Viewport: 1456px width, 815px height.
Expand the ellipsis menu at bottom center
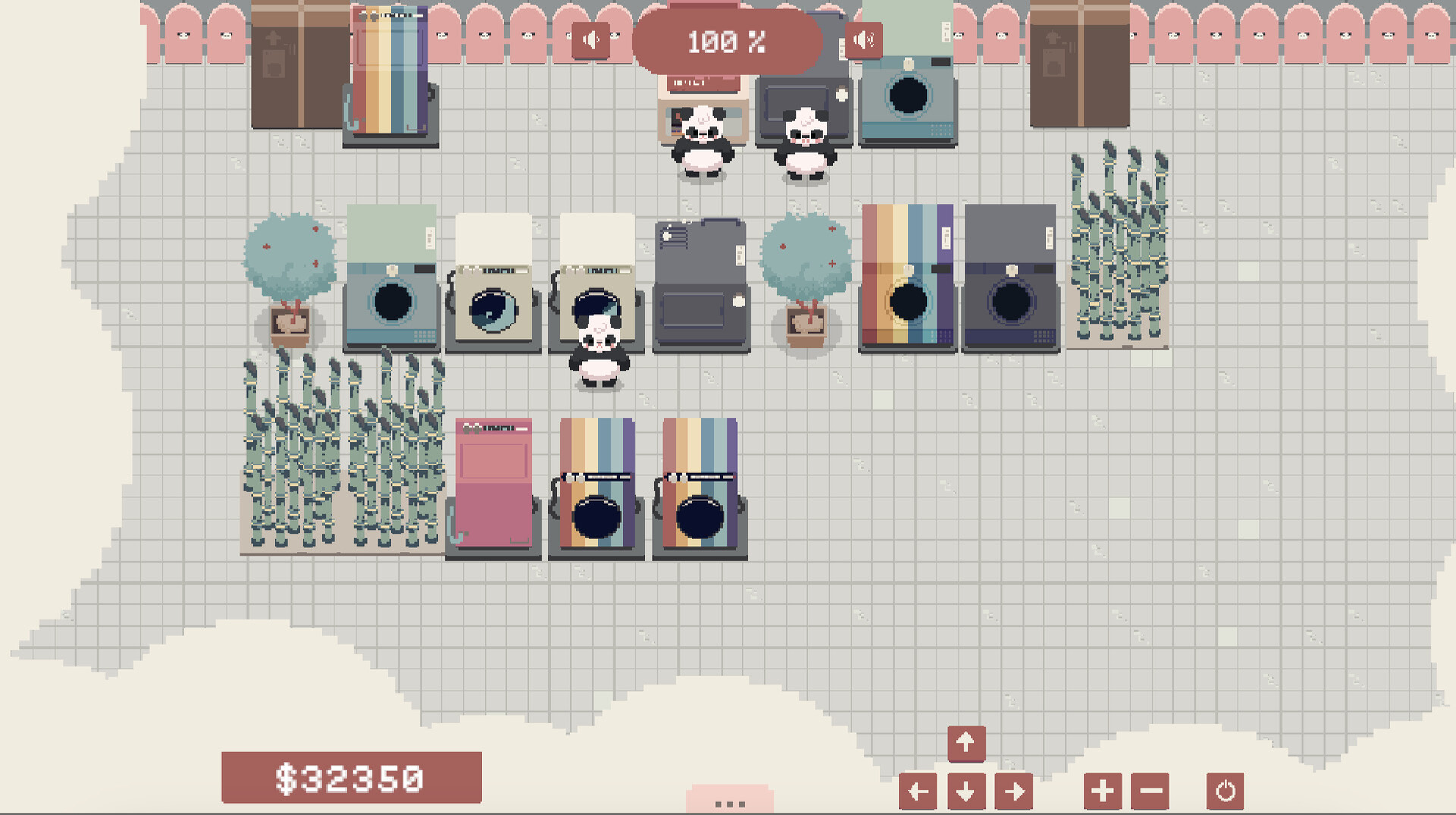pos(729,802)
